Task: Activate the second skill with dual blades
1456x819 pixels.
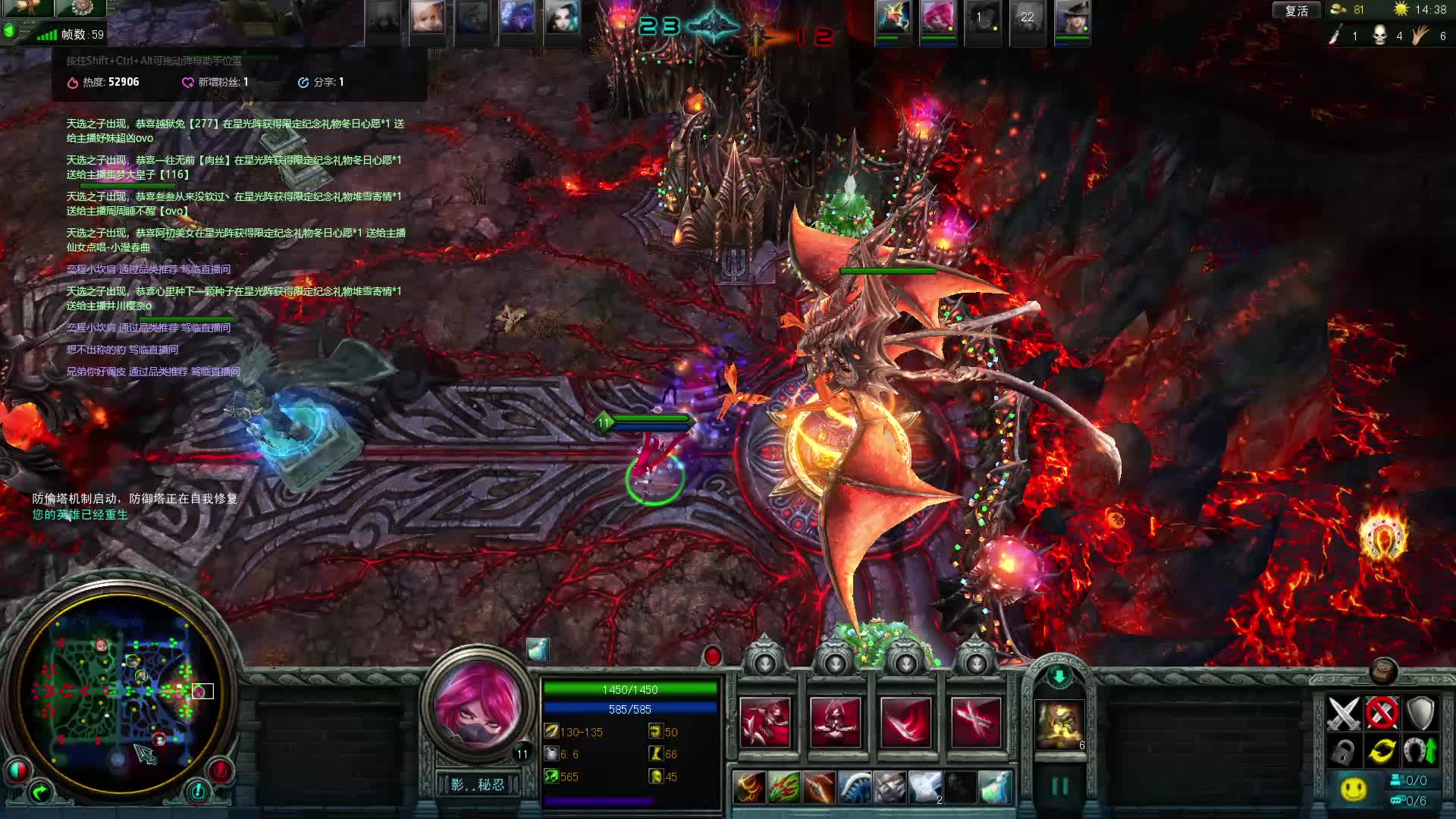Action: (x=835, y=723)
